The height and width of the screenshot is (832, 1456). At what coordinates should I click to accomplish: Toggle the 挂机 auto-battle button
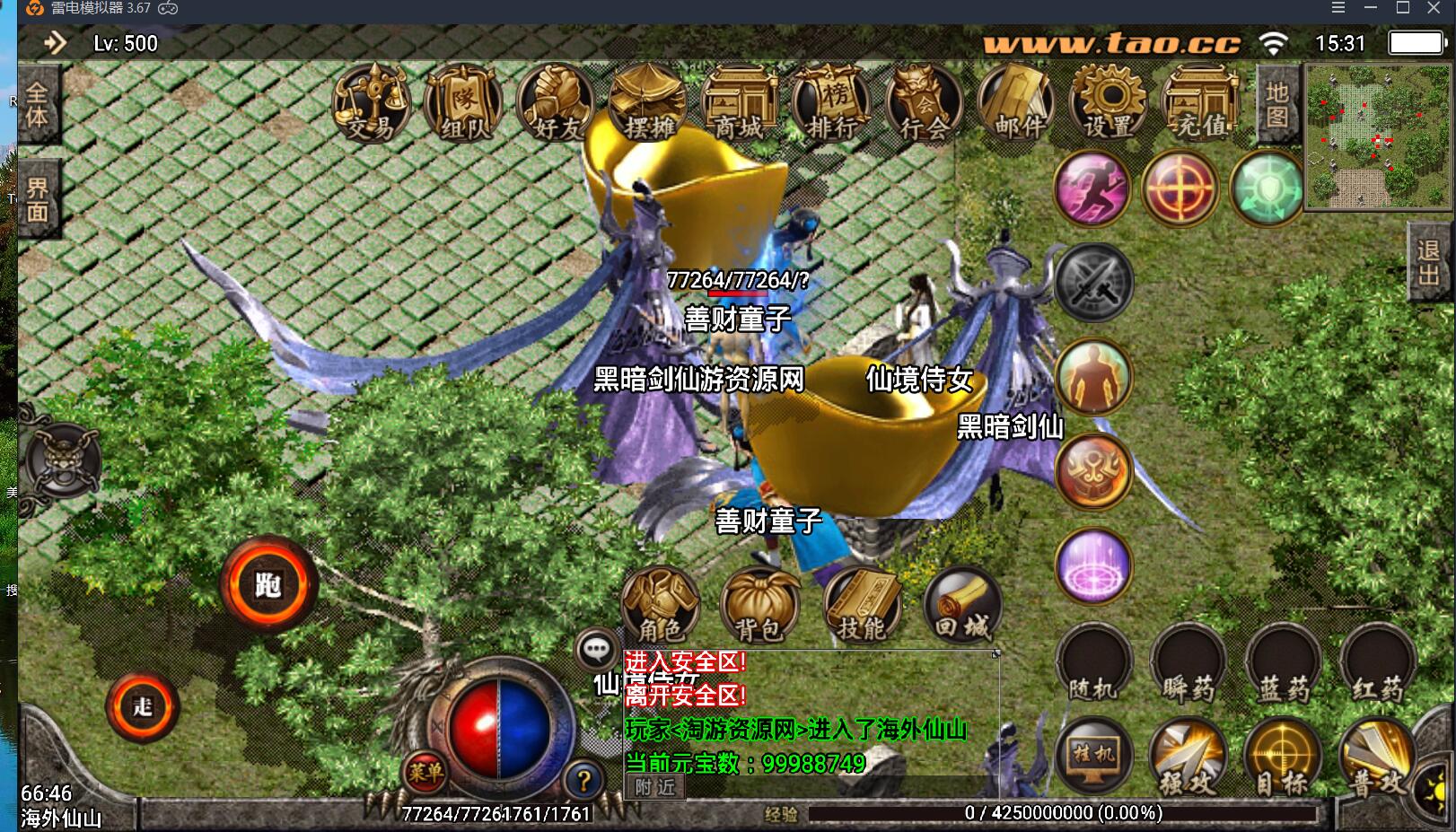pos(1093,756)
